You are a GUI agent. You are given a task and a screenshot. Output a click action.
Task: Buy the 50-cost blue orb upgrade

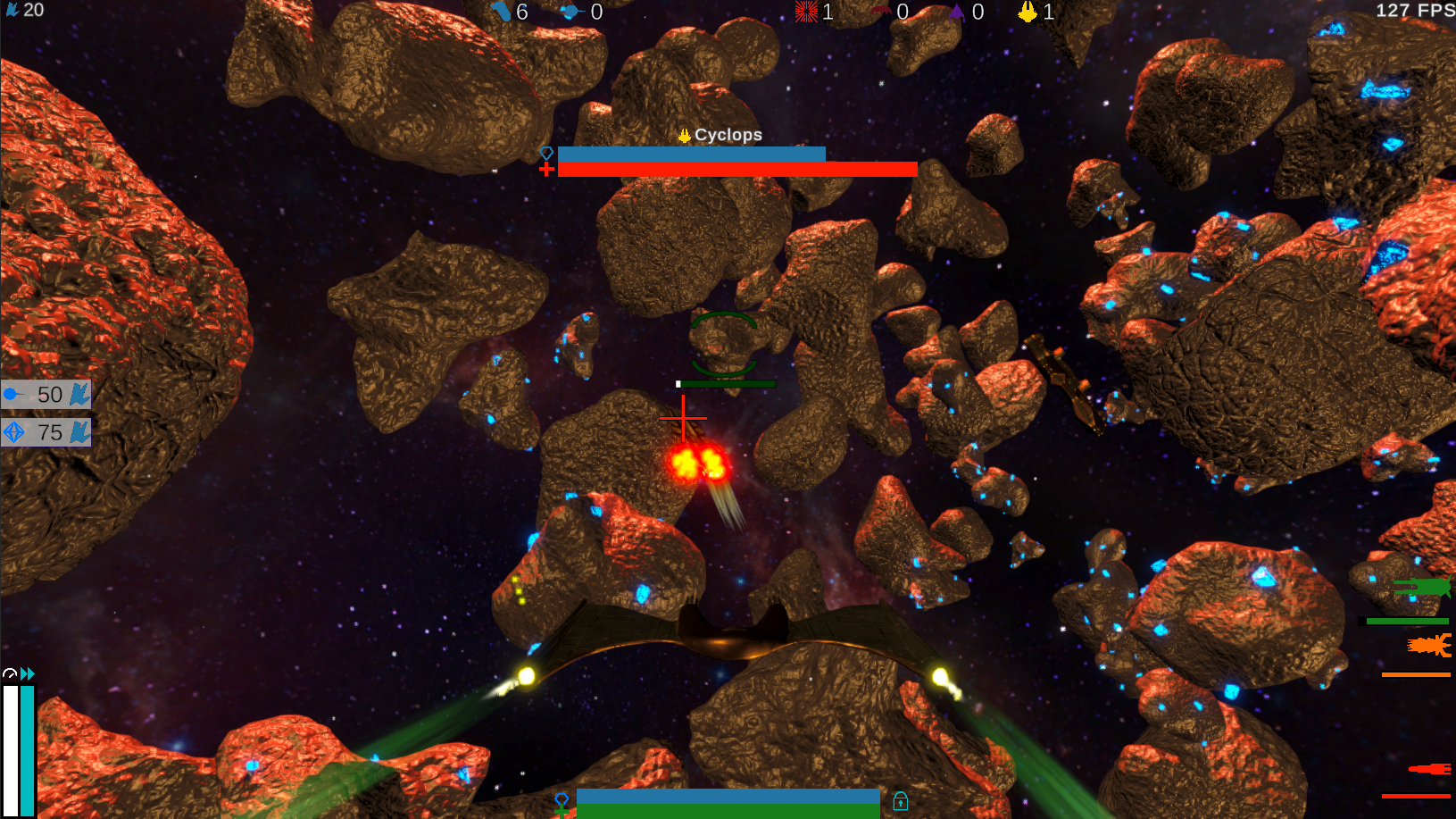coord(46,394)
